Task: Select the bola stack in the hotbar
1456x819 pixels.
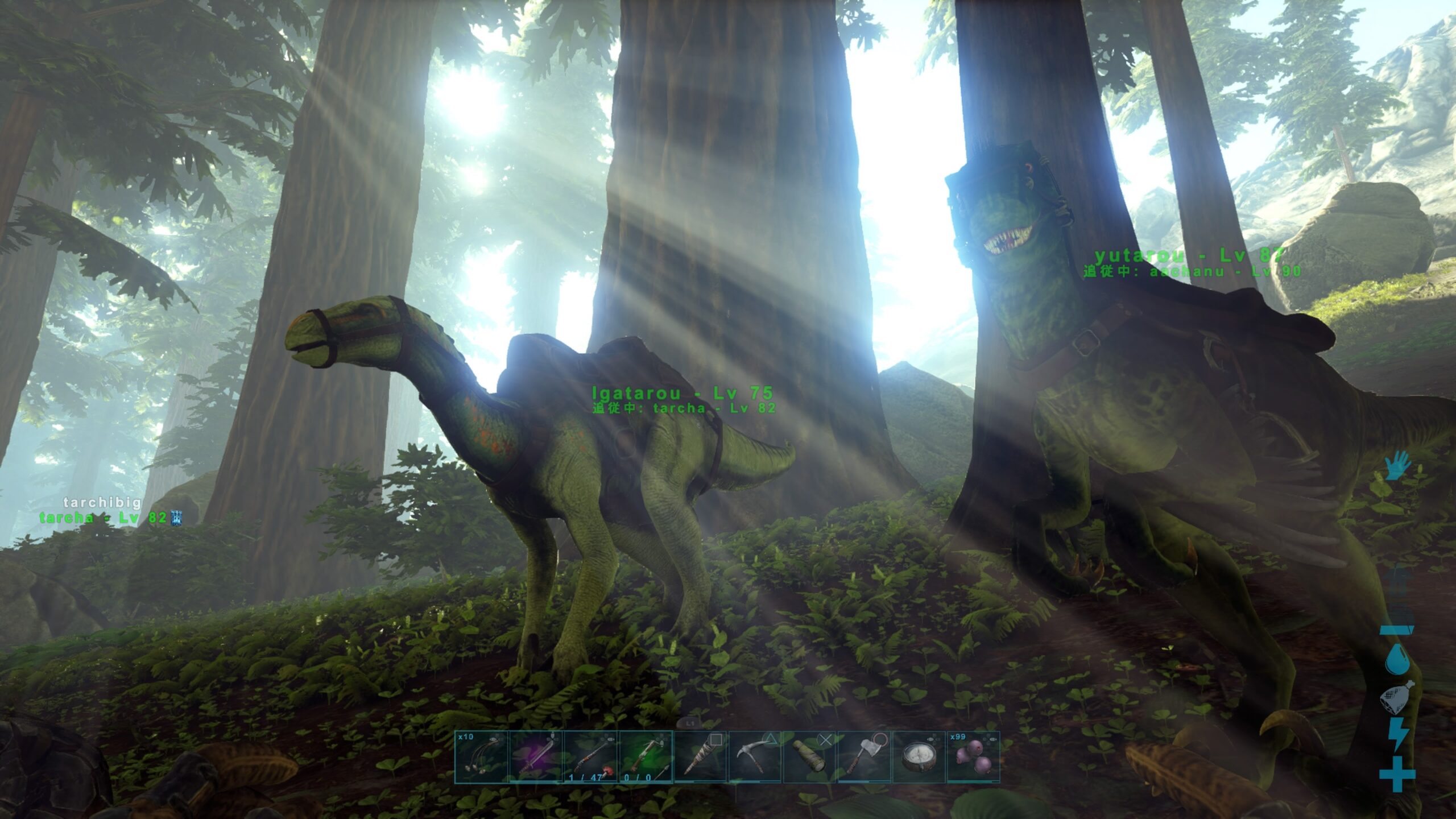Action: 481,757
